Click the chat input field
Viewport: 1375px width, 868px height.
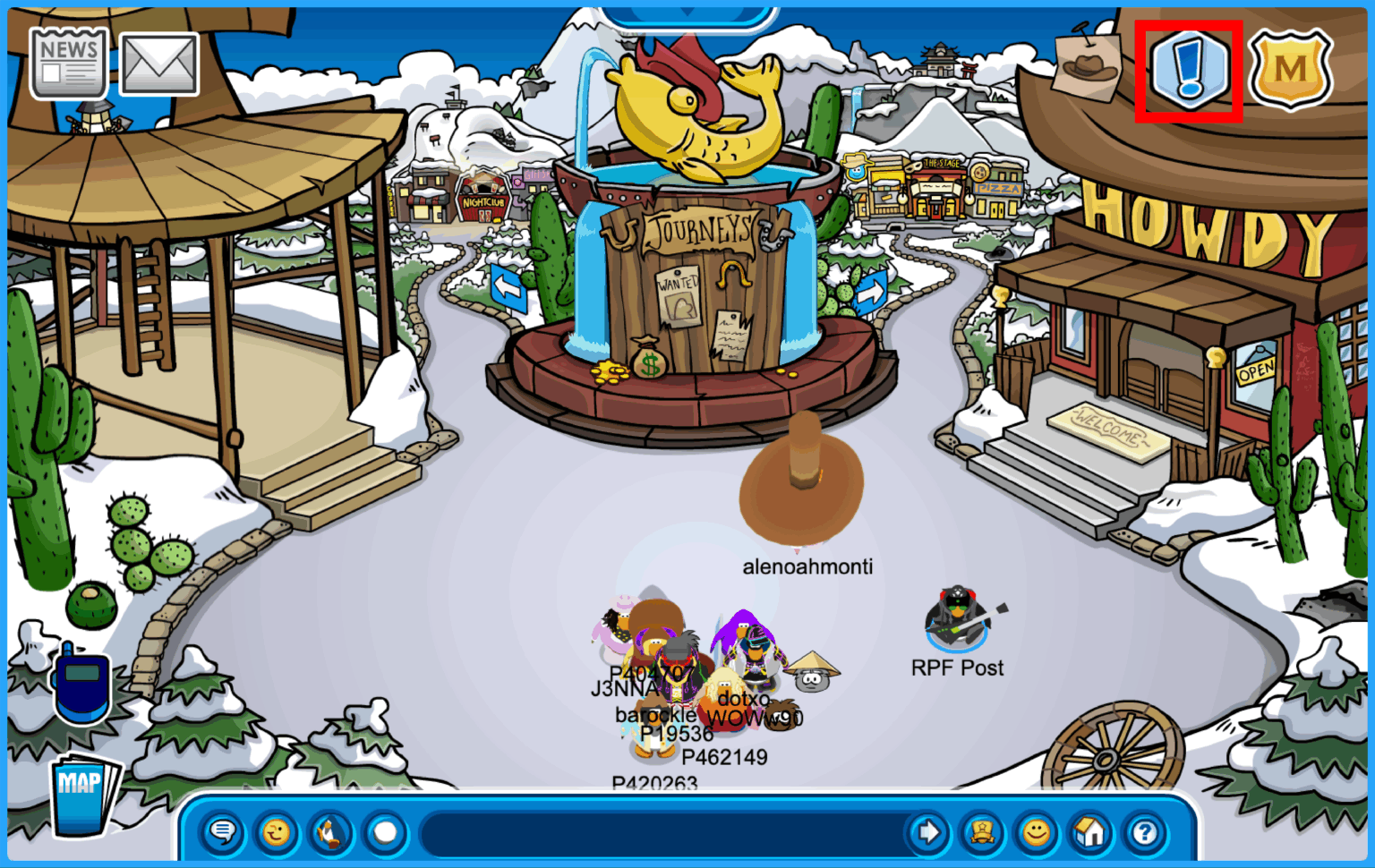coord(662,833)
